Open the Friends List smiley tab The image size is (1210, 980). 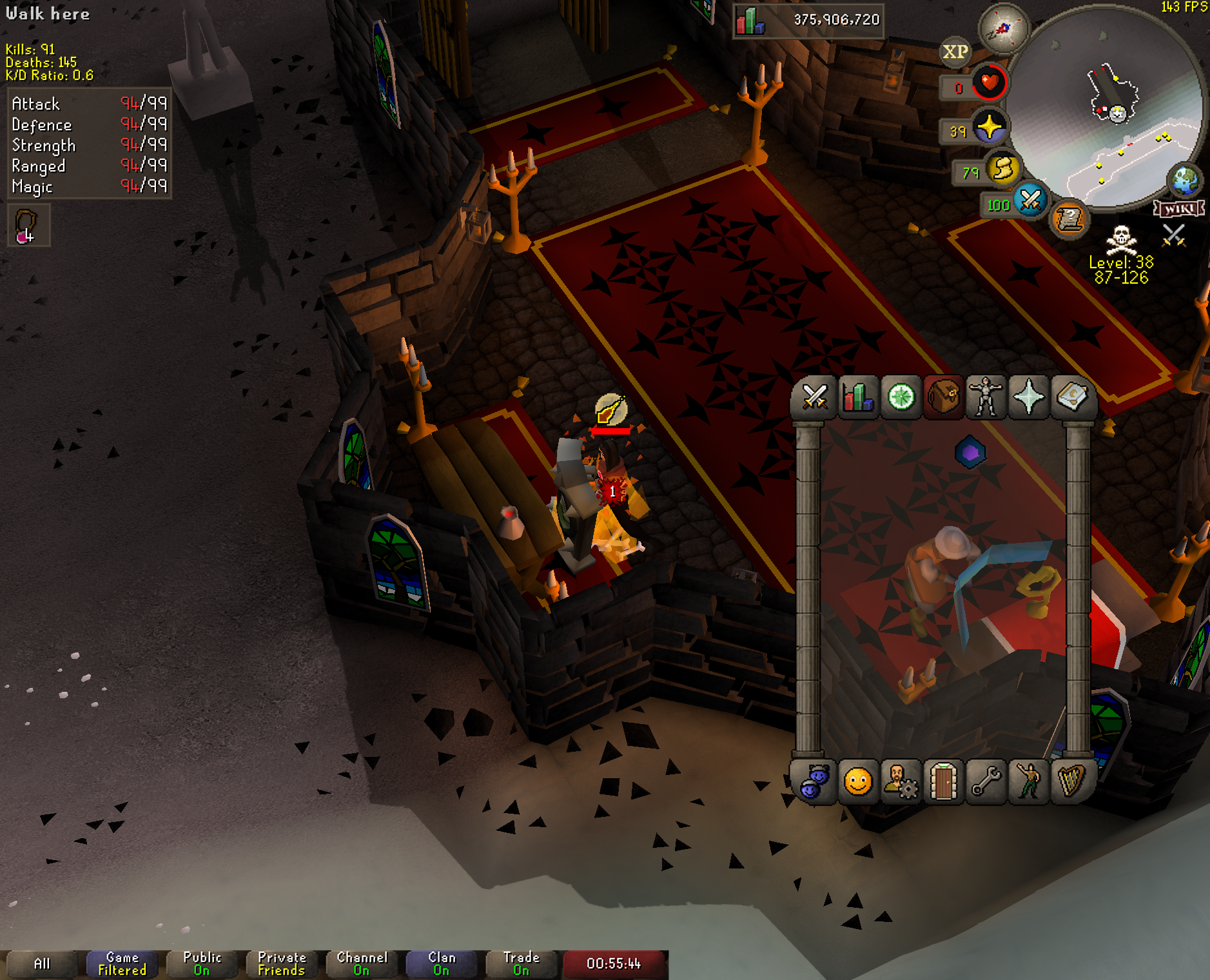(858, 782)
